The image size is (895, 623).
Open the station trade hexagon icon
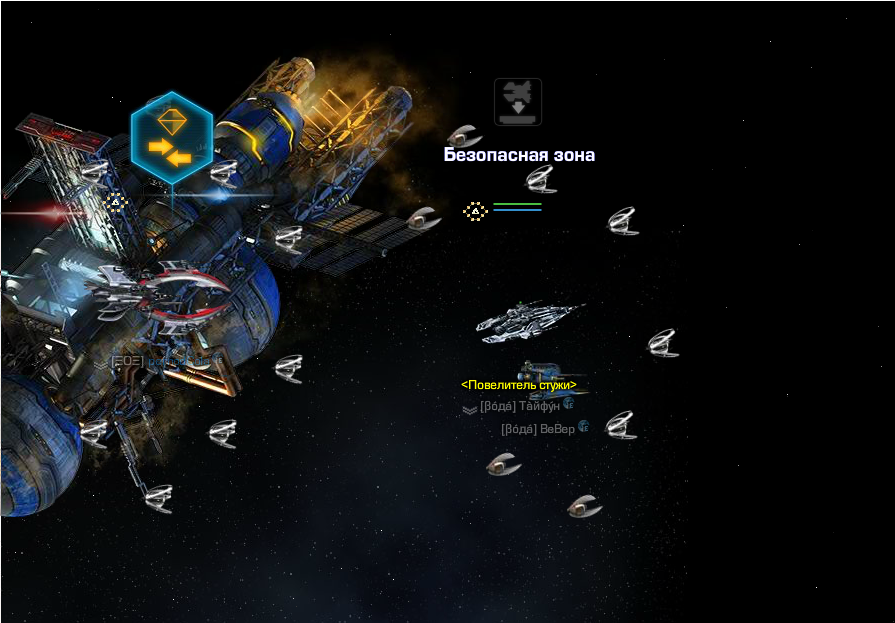(x=171, y=137)
